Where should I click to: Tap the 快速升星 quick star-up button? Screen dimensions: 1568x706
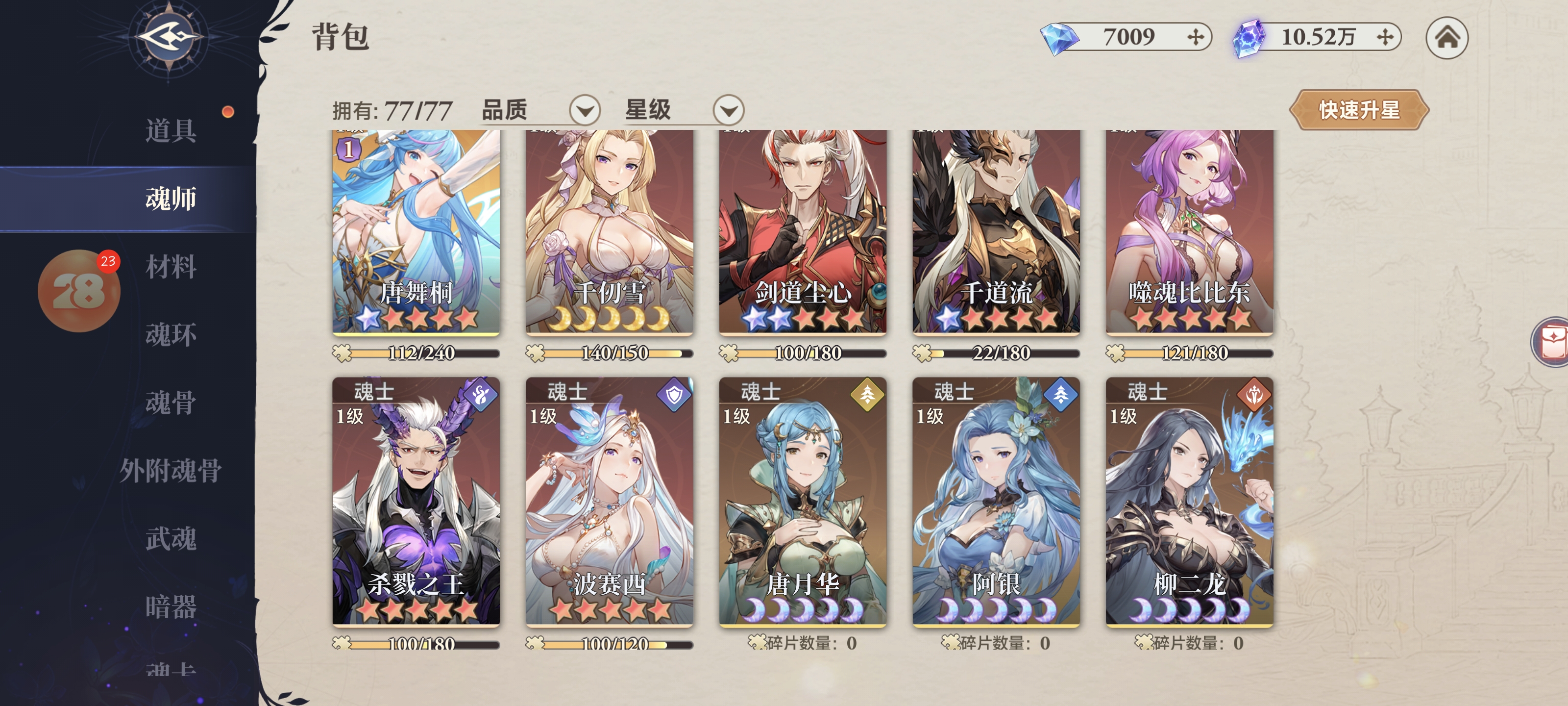[1359, 110]
